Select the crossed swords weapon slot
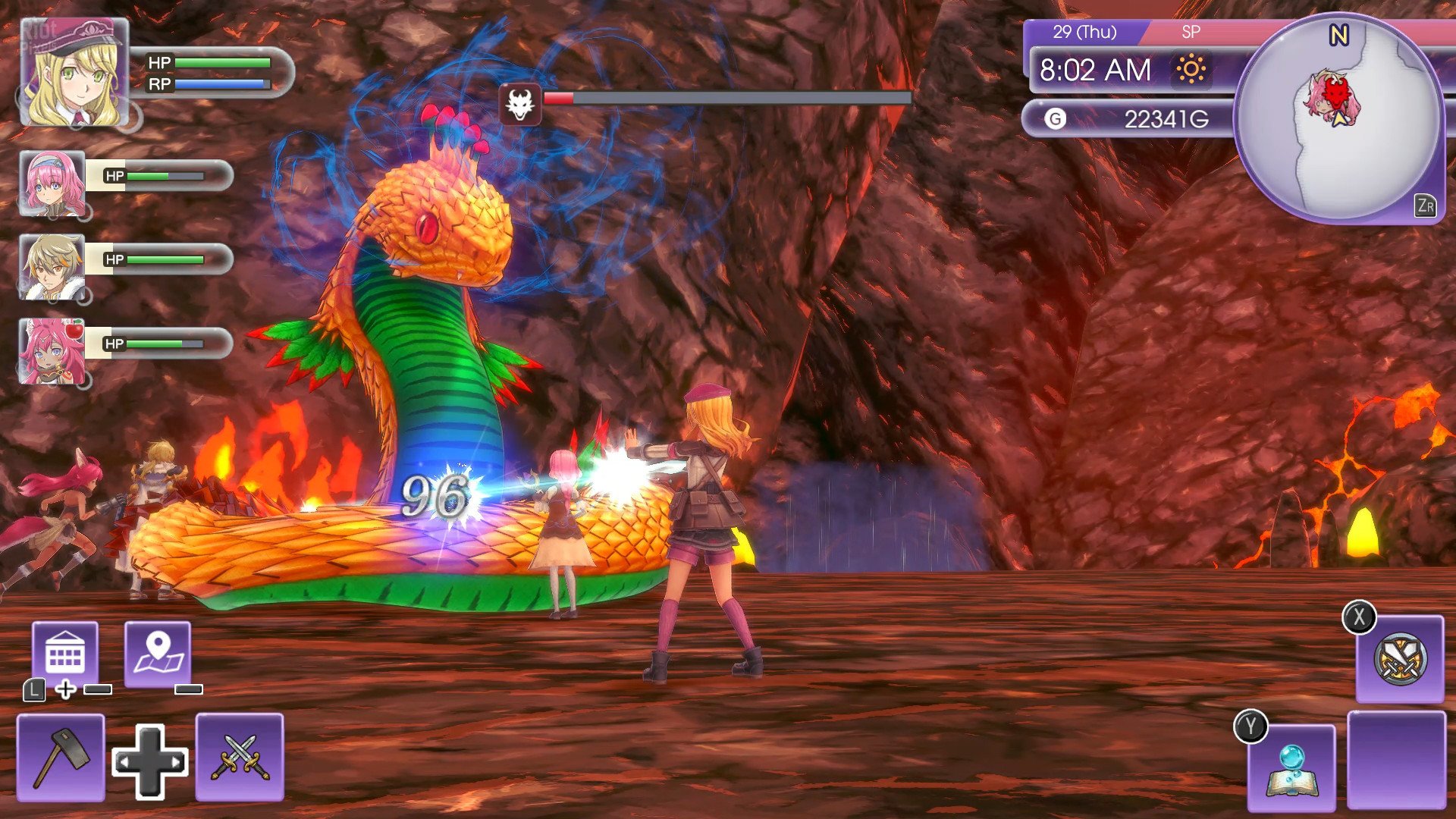This screenshot has width=1456, height=819. (x=240, y=757)
